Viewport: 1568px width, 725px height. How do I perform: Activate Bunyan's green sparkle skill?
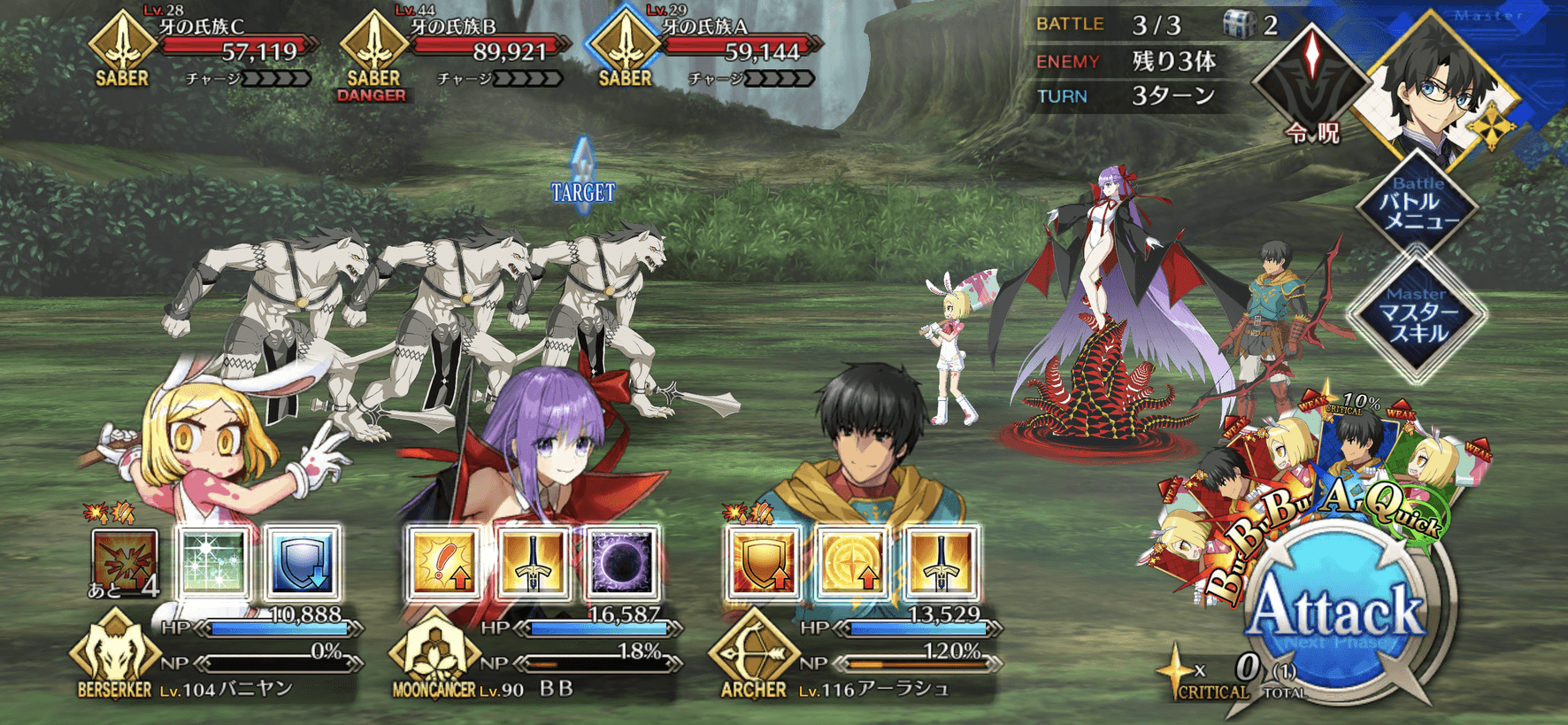click(x=213, y=563)
